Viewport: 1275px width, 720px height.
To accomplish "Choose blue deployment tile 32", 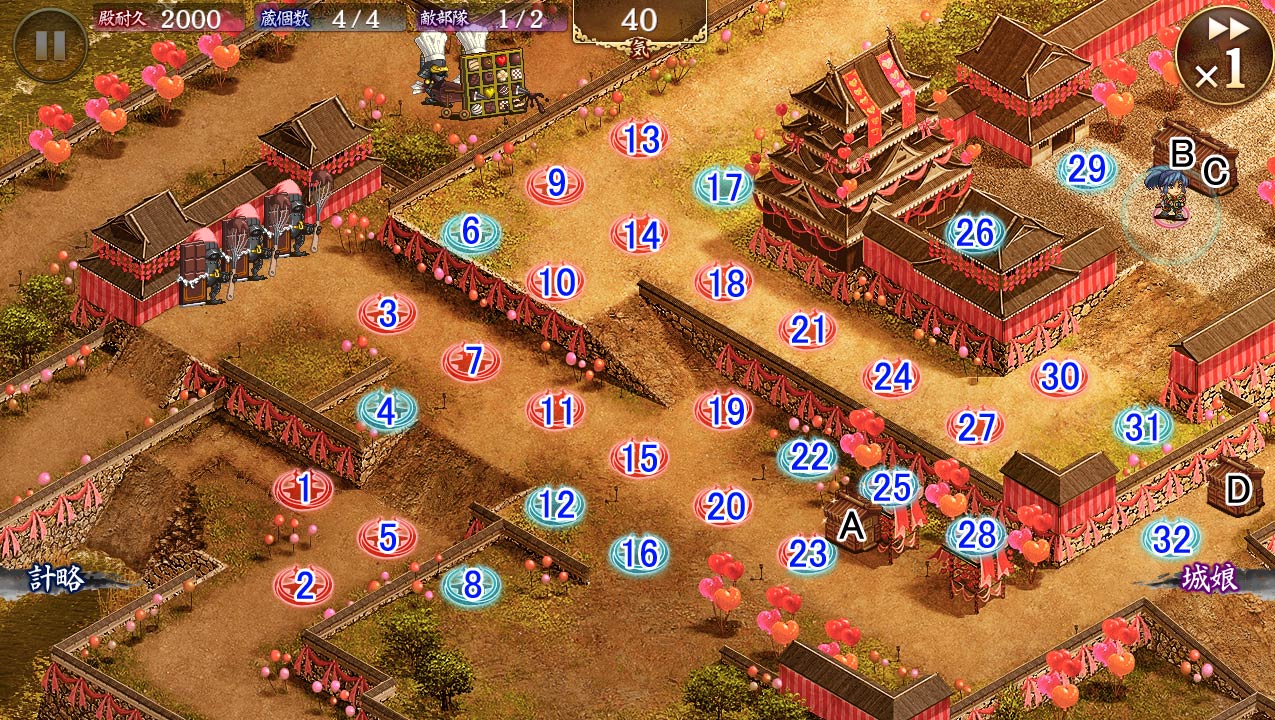I will (1171, 540).
